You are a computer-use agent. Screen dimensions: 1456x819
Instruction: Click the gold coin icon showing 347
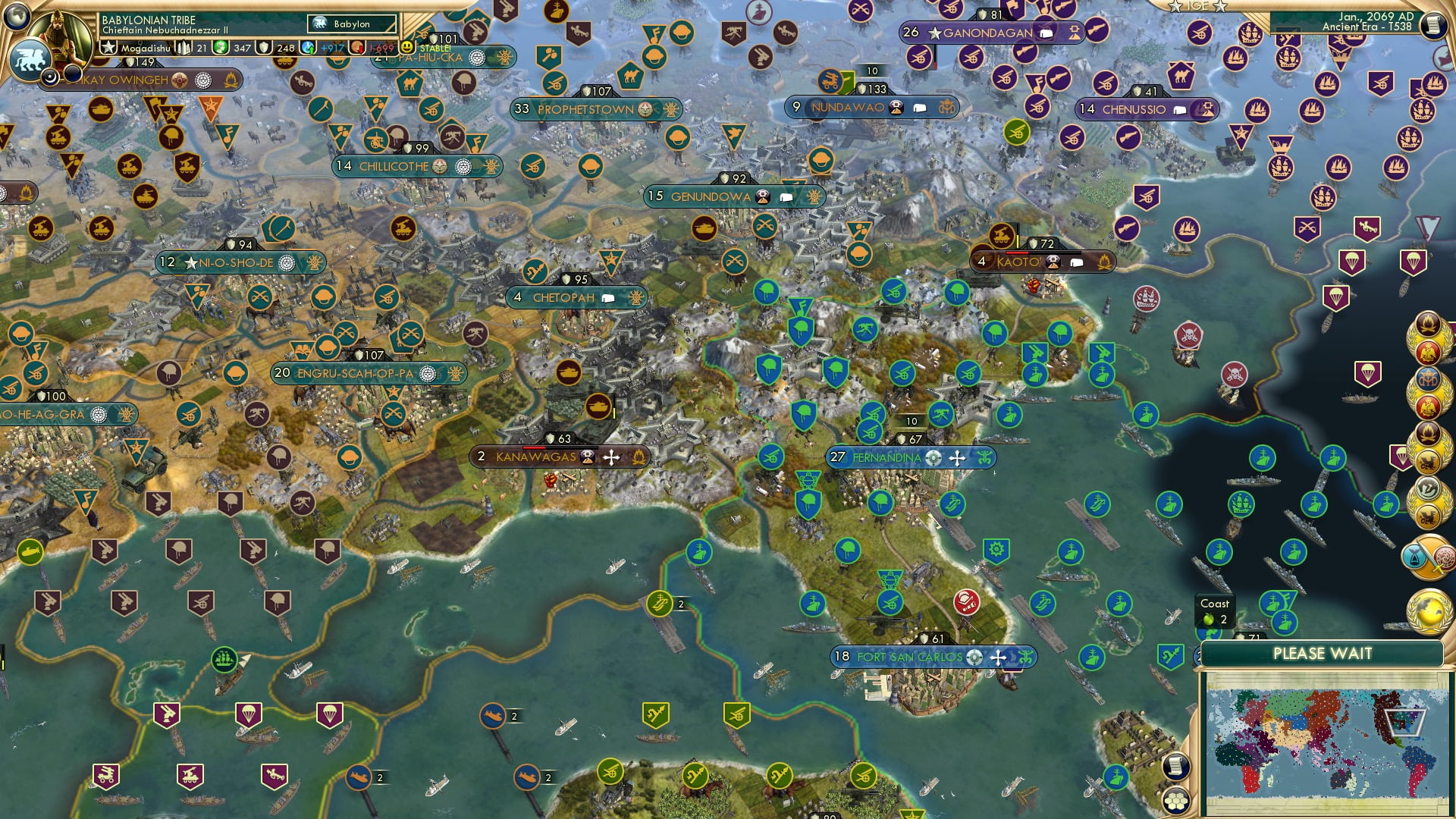221,47
